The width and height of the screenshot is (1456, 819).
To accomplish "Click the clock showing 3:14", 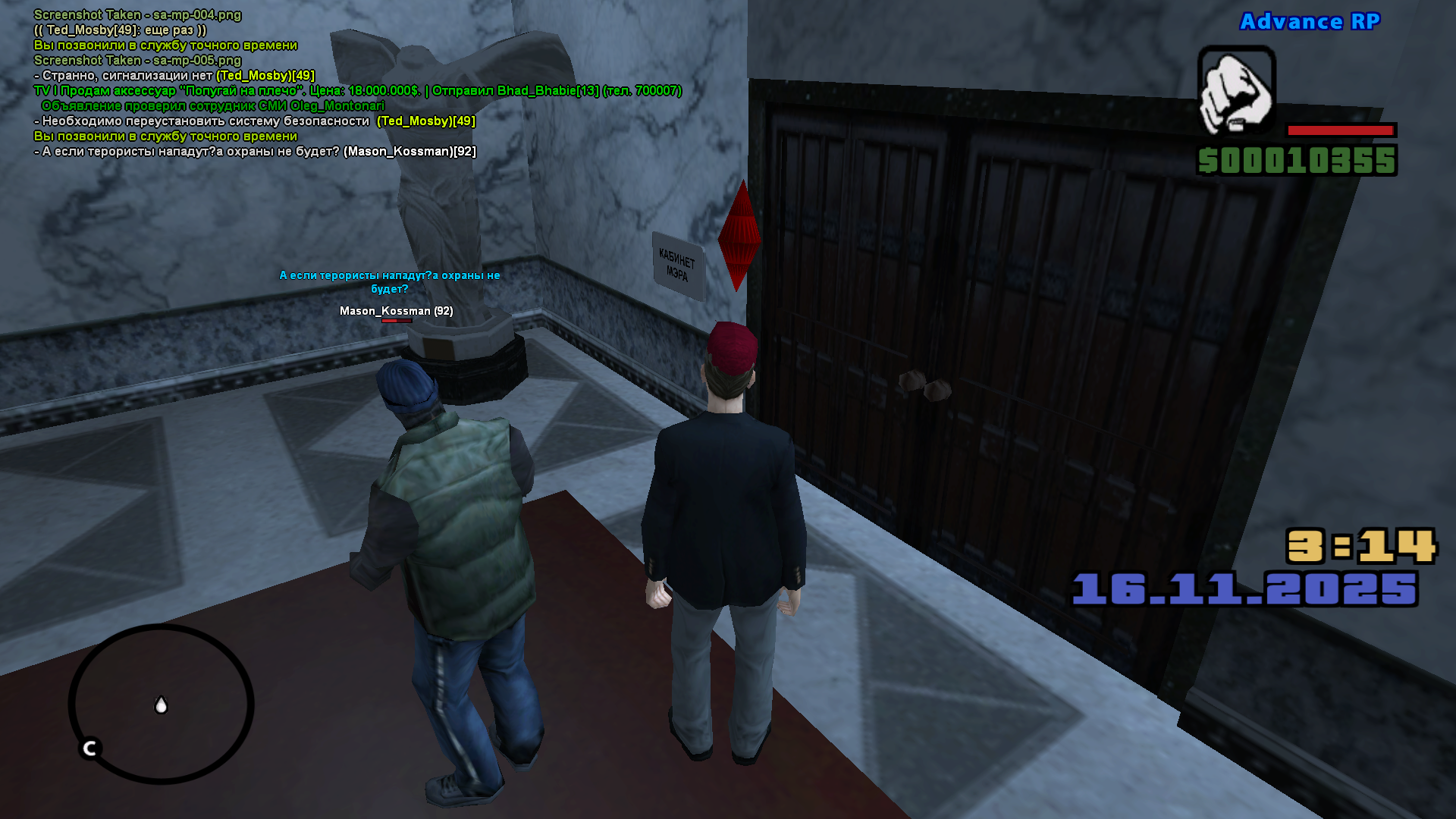I will click(x=1362, y=545).
